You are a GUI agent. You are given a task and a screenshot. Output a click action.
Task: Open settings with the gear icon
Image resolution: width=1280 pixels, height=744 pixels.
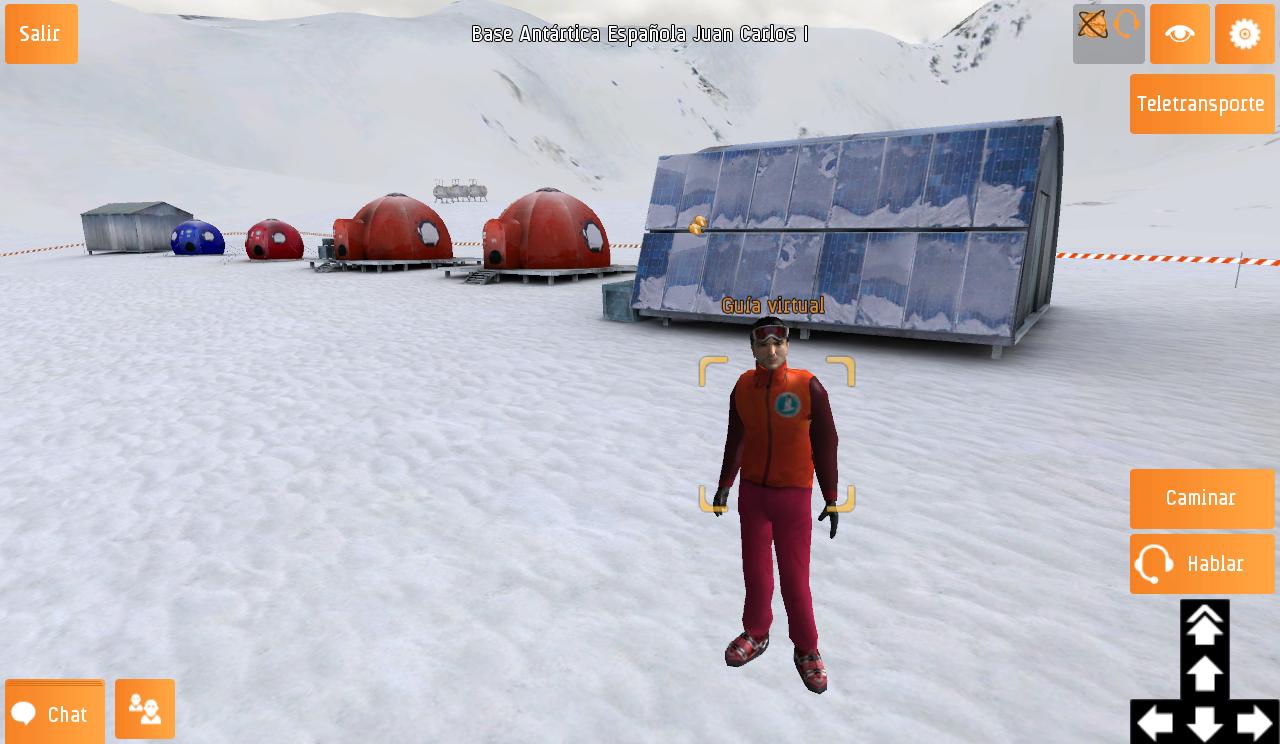(x=1244, y=34)
